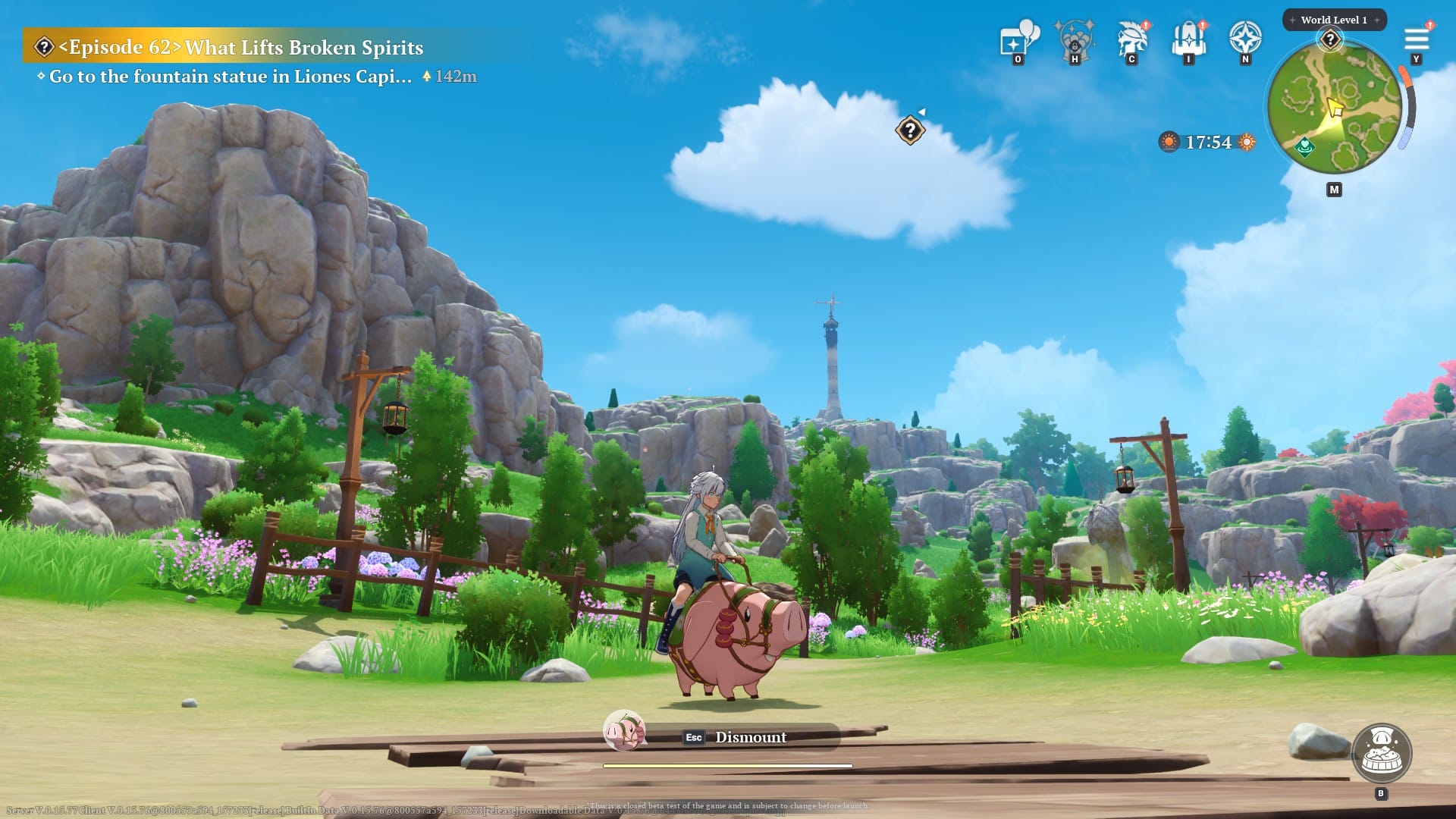This screenshot has height=819, width=1456.
Task: Open the locked crystal ball icon
Action: click(x=1075, y=39)
